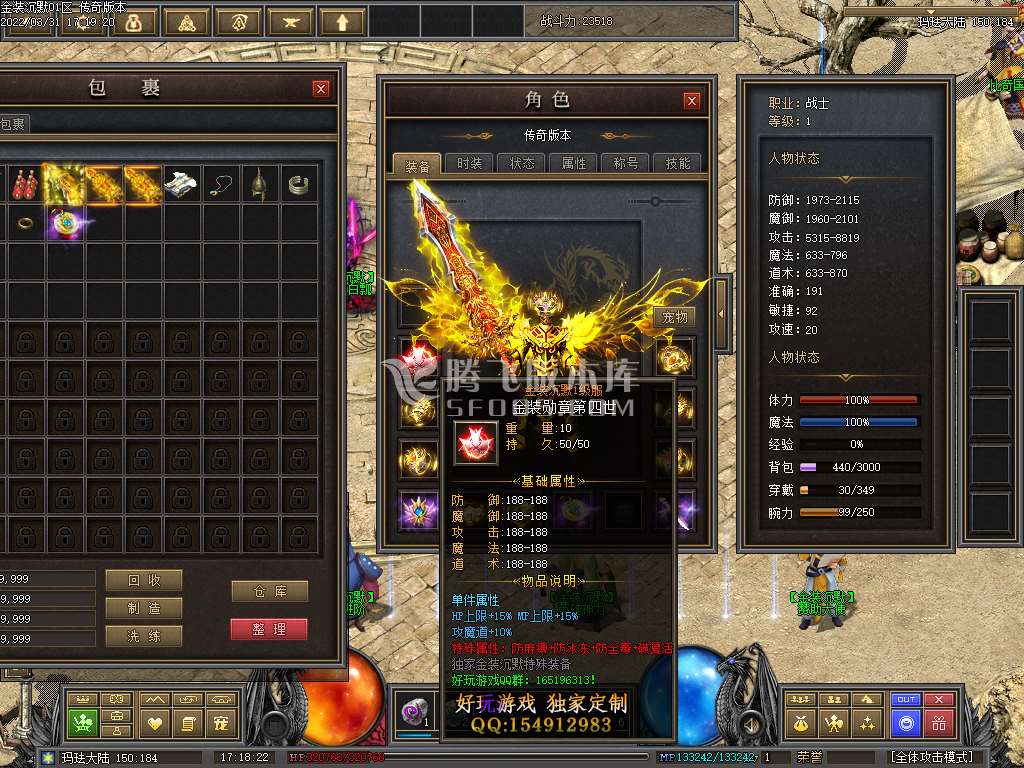This screenshot has width=1024, height=768.
Task: Close the 包裹 bag window
Action: click(x=321, y=89)
